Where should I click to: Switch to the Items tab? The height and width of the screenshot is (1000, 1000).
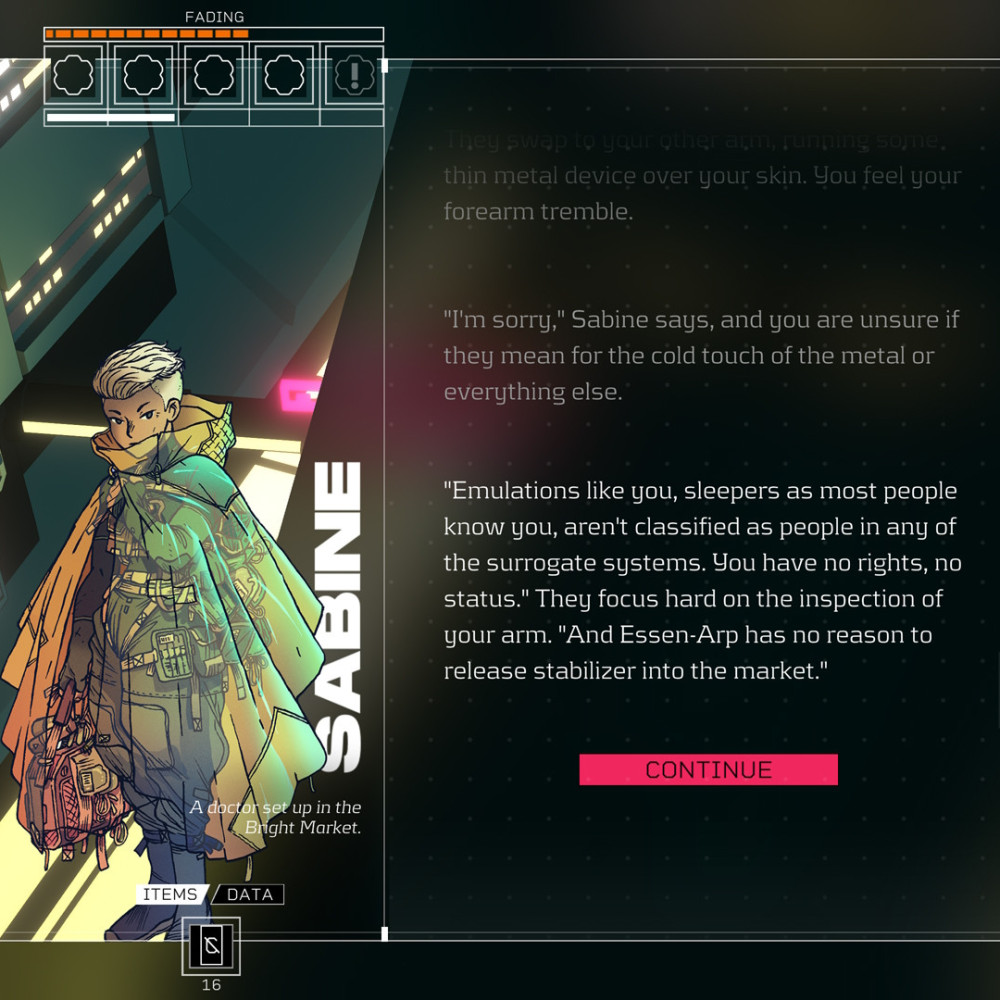[170, 894]
